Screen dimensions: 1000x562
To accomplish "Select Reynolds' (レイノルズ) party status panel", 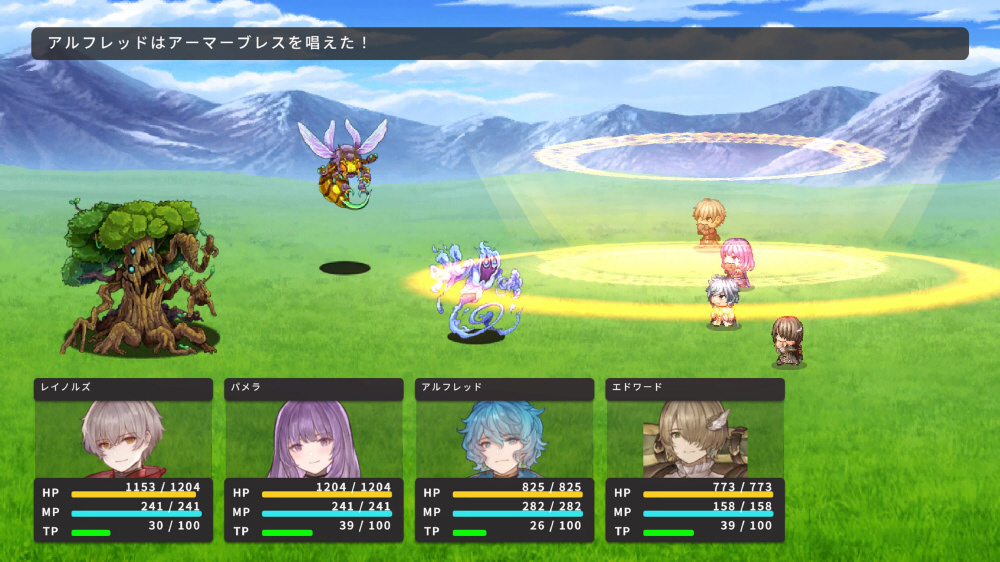I will coord(123,460).
